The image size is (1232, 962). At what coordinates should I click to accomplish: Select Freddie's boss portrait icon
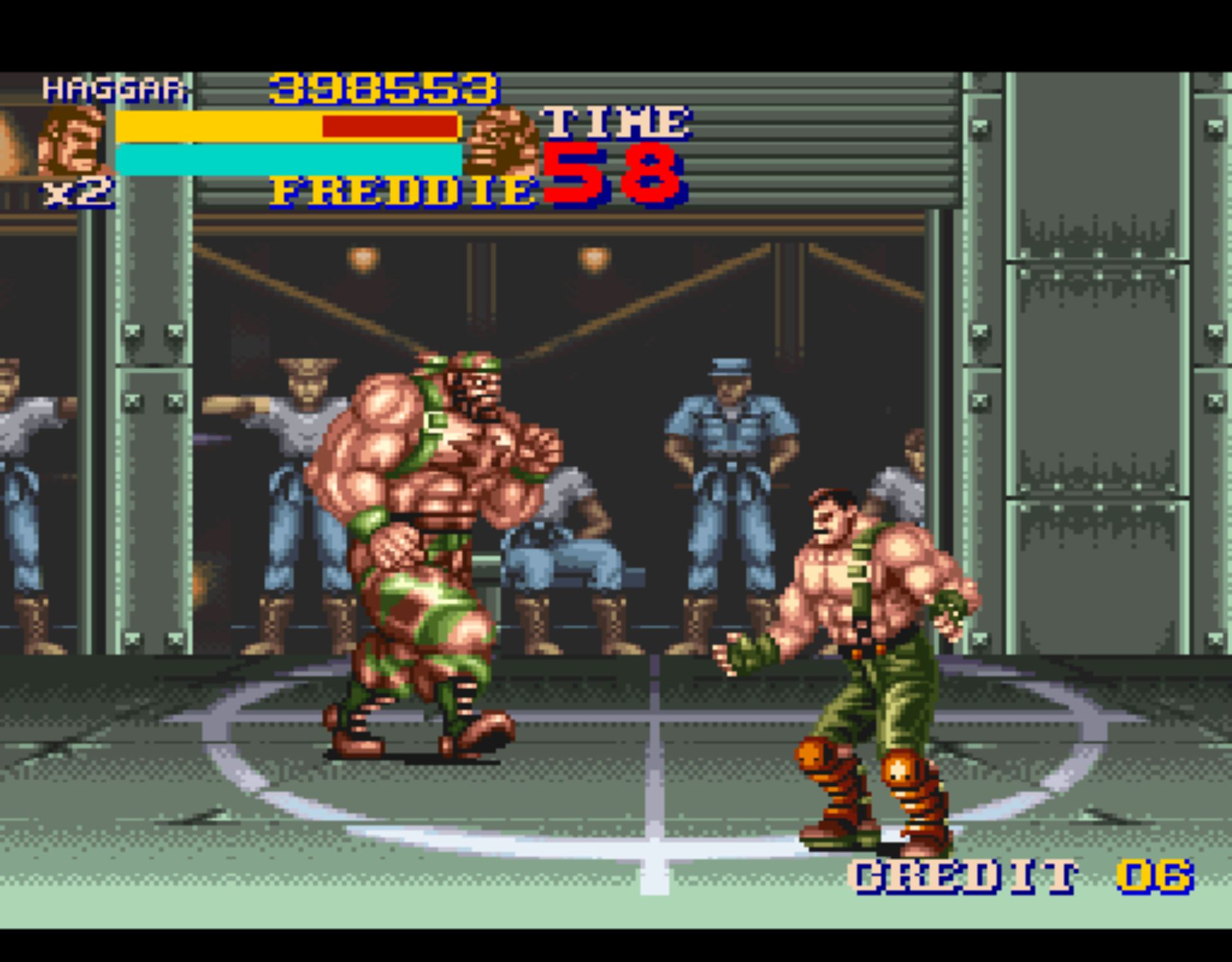[503, 142]
